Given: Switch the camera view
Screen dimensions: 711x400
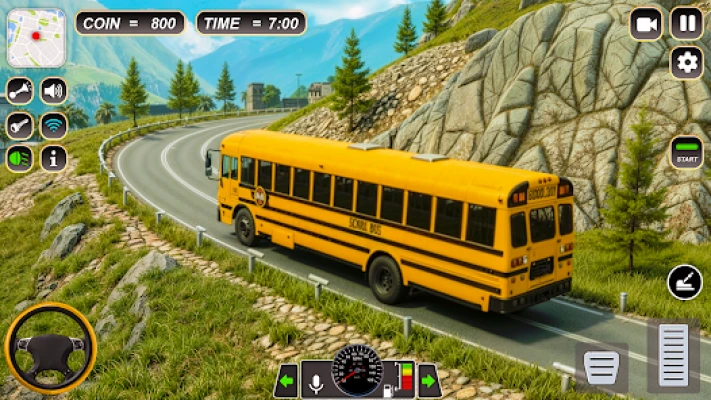Looking at the screenshot, I should coord(646,23).
